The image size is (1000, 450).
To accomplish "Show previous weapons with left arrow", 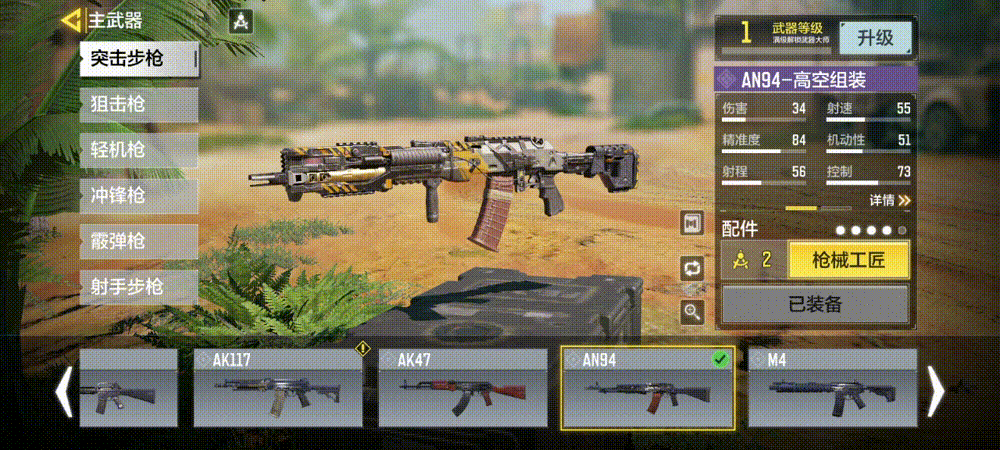I will [63, 390].
